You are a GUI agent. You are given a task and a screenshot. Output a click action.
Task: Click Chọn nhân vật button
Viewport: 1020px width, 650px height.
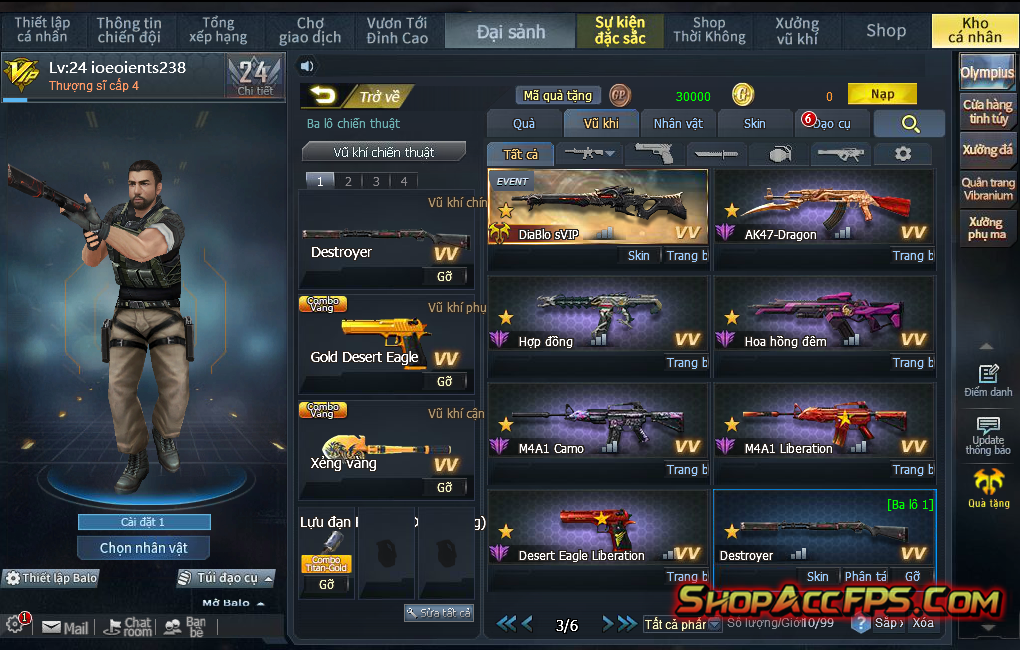[143, 548]
